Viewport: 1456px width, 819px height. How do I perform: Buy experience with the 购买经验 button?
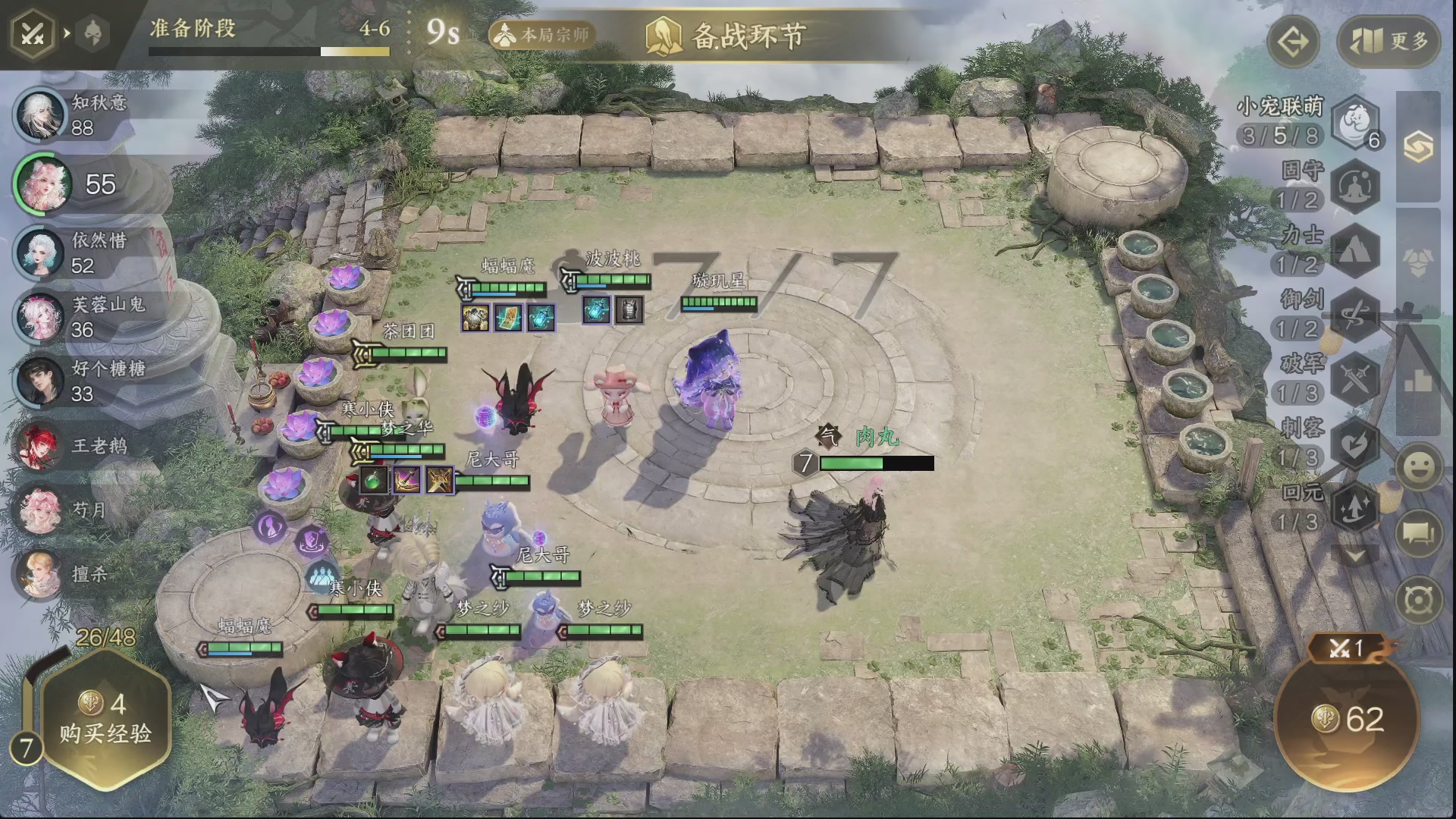coord(105,718)
